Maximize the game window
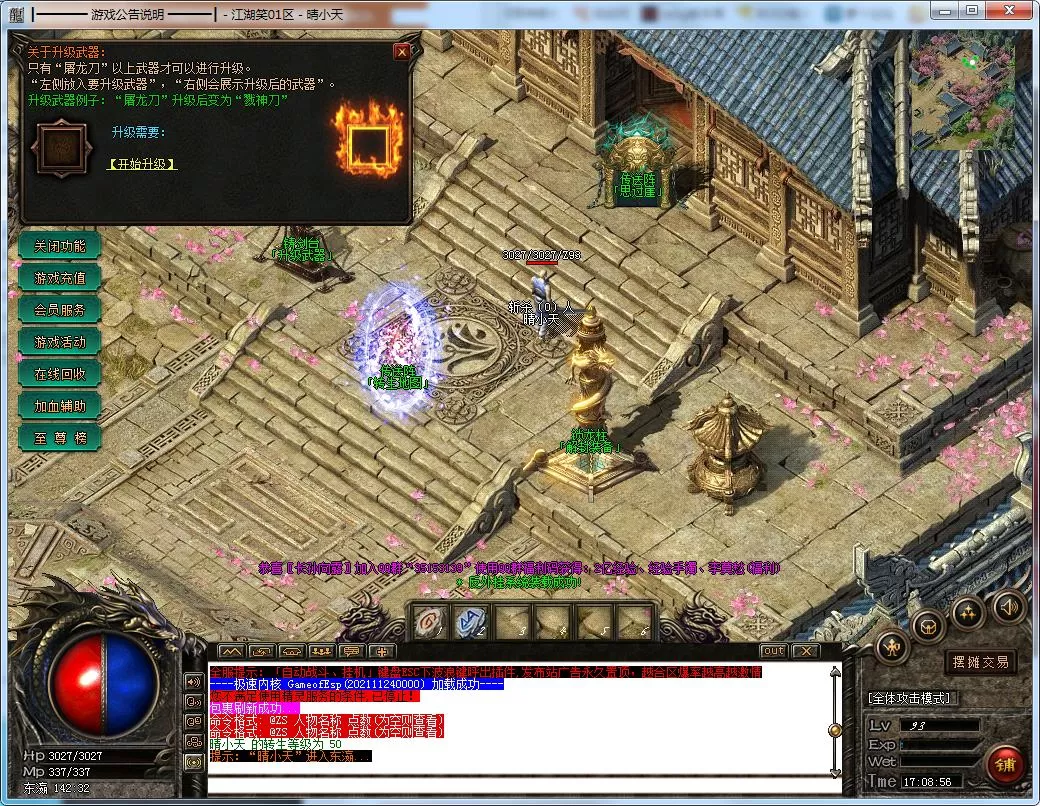The image size is (1040, 806). [972, 10]
